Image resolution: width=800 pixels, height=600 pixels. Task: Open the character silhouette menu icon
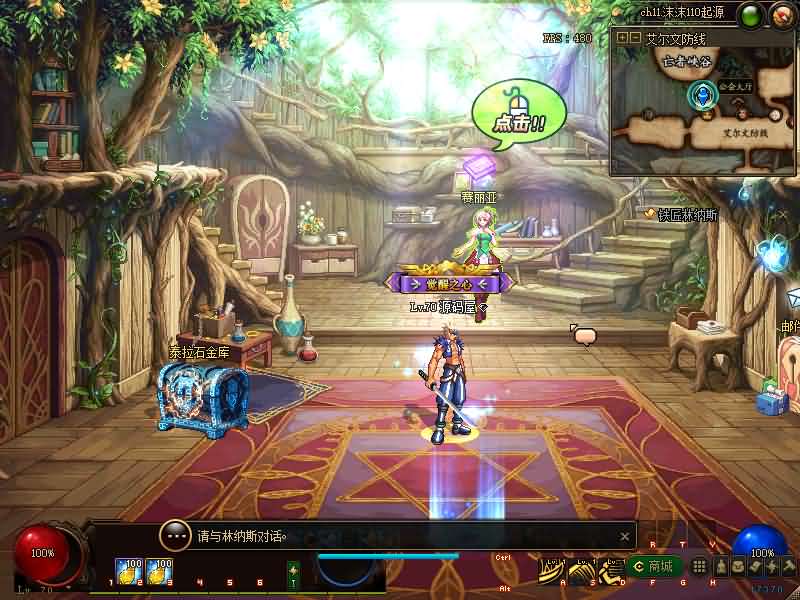[720, 567]
